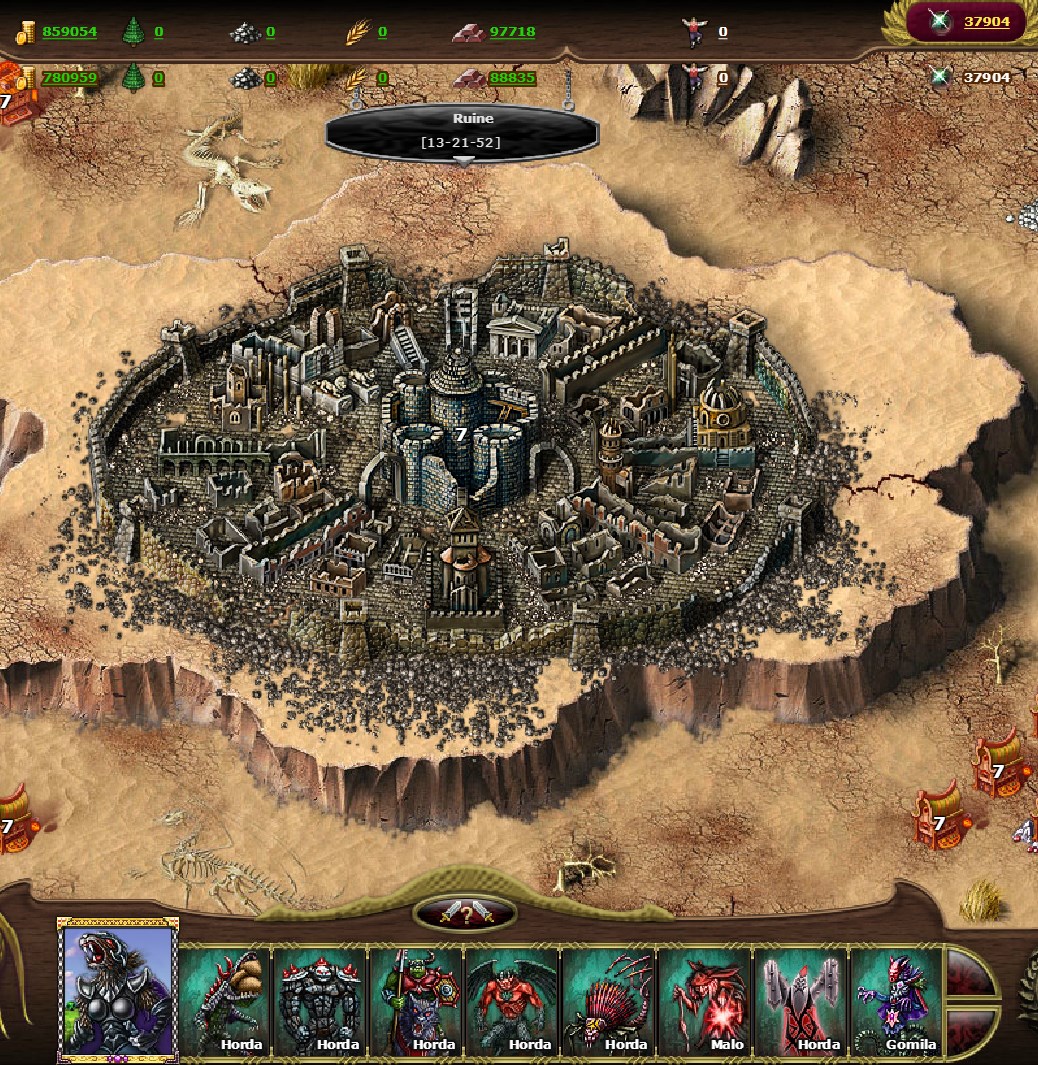Image resolution: width=1038 pixels, height=1065 pixels.
Task: Select the red winged demon Horda unit
Action: (x=512, y=1001)
